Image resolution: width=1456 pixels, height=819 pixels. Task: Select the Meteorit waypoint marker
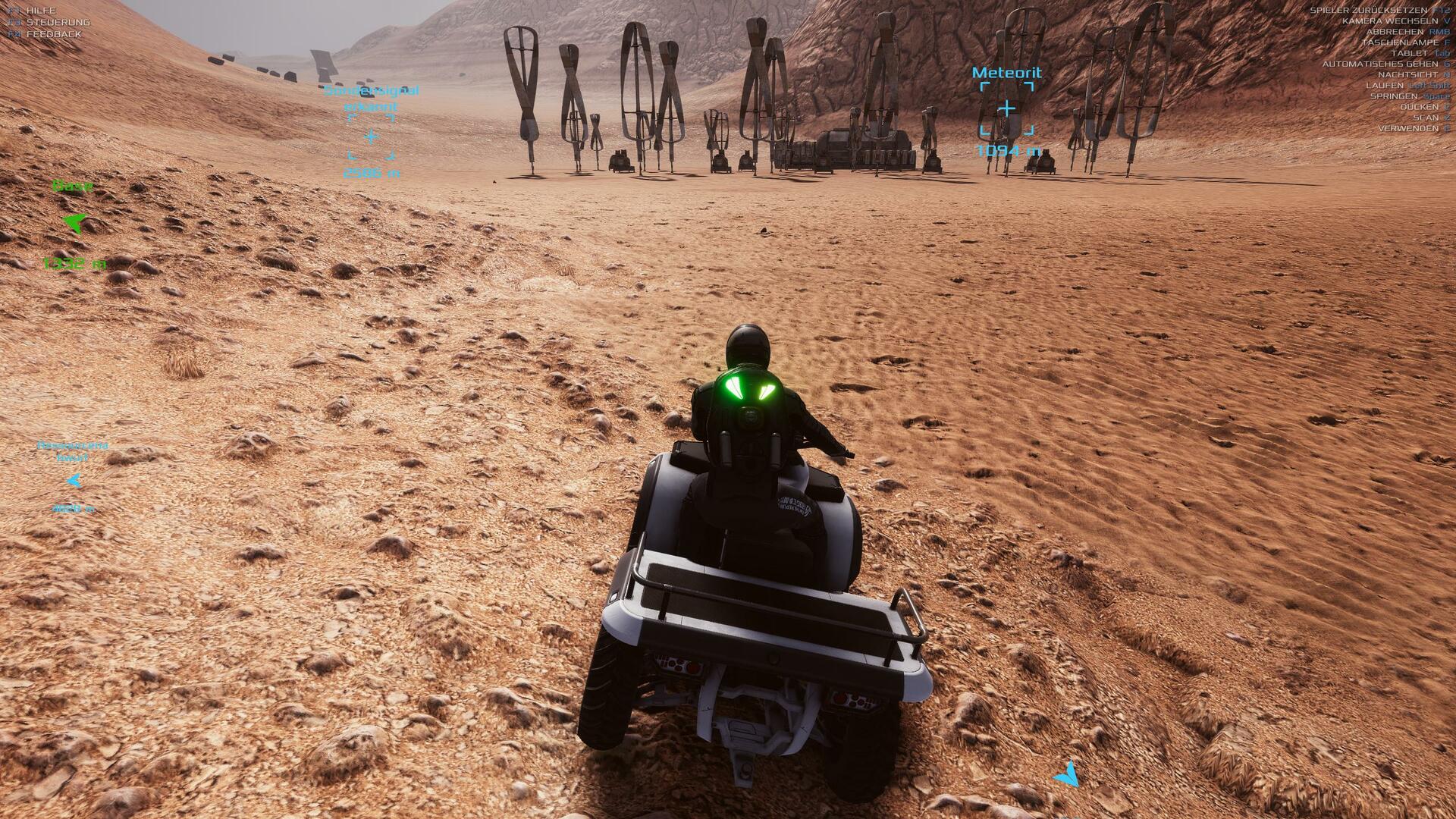click(x=1006, y=109)
